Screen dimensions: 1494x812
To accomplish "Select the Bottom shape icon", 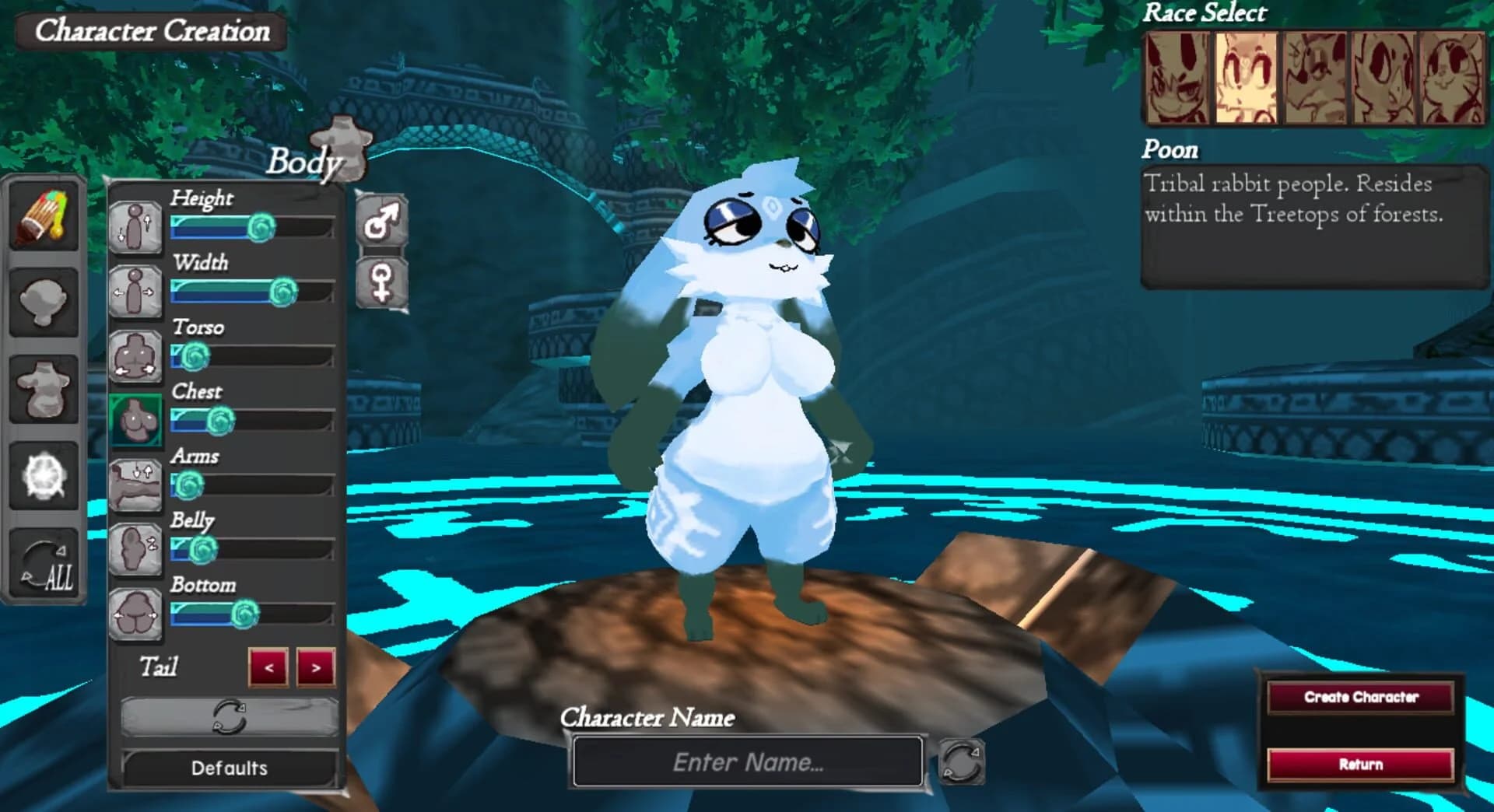I will (x=135, y=614).
